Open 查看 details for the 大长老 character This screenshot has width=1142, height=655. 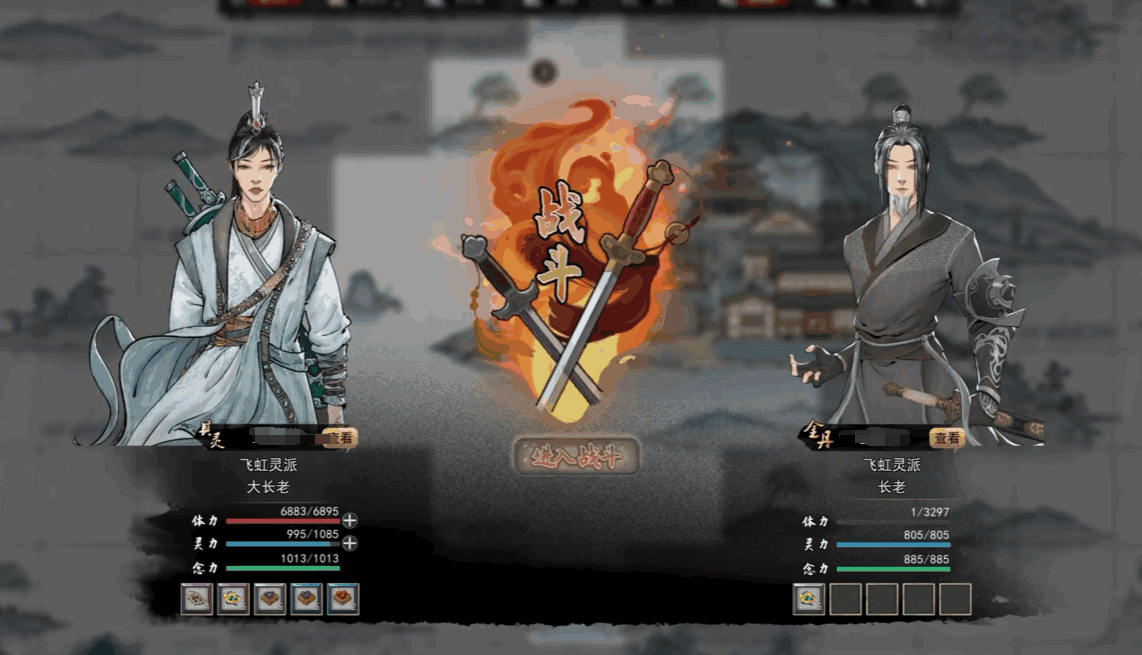click(x=340, y=438)
